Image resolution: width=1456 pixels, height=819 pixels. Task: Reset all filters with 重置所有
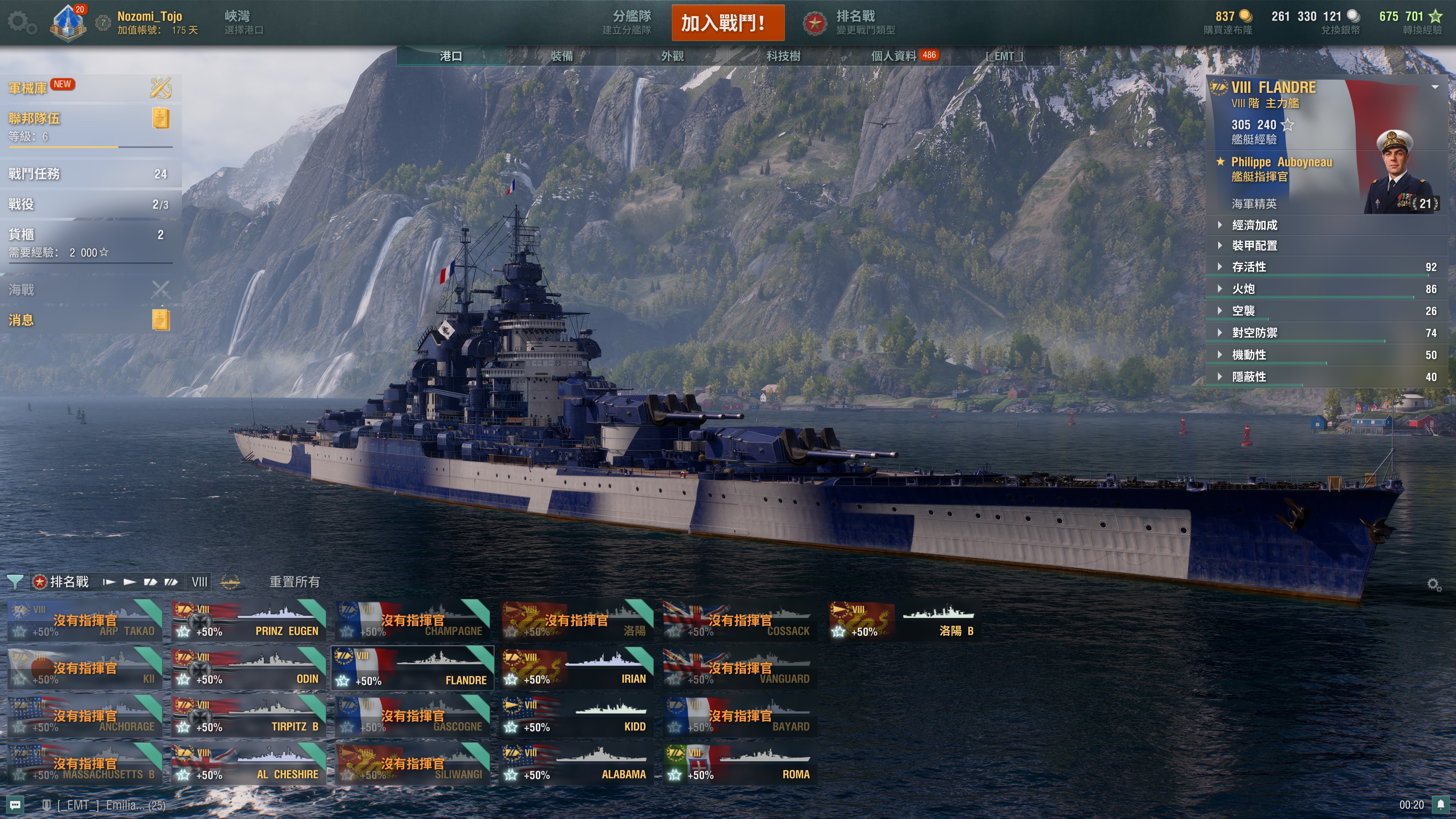[294, 582]
